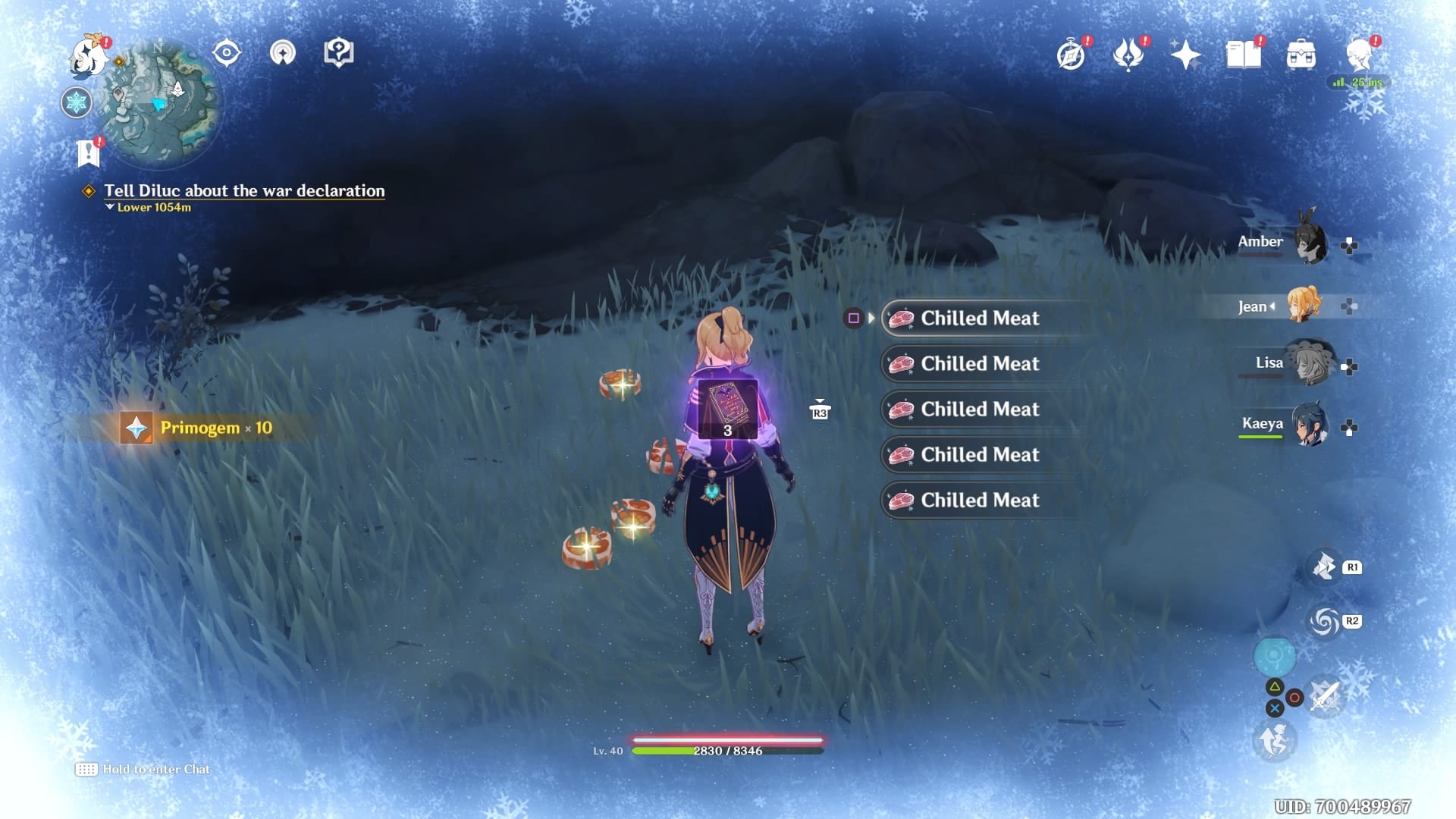1456x819 pixels.
Task: Open the Character profile icon
Action: (1360, 53)
